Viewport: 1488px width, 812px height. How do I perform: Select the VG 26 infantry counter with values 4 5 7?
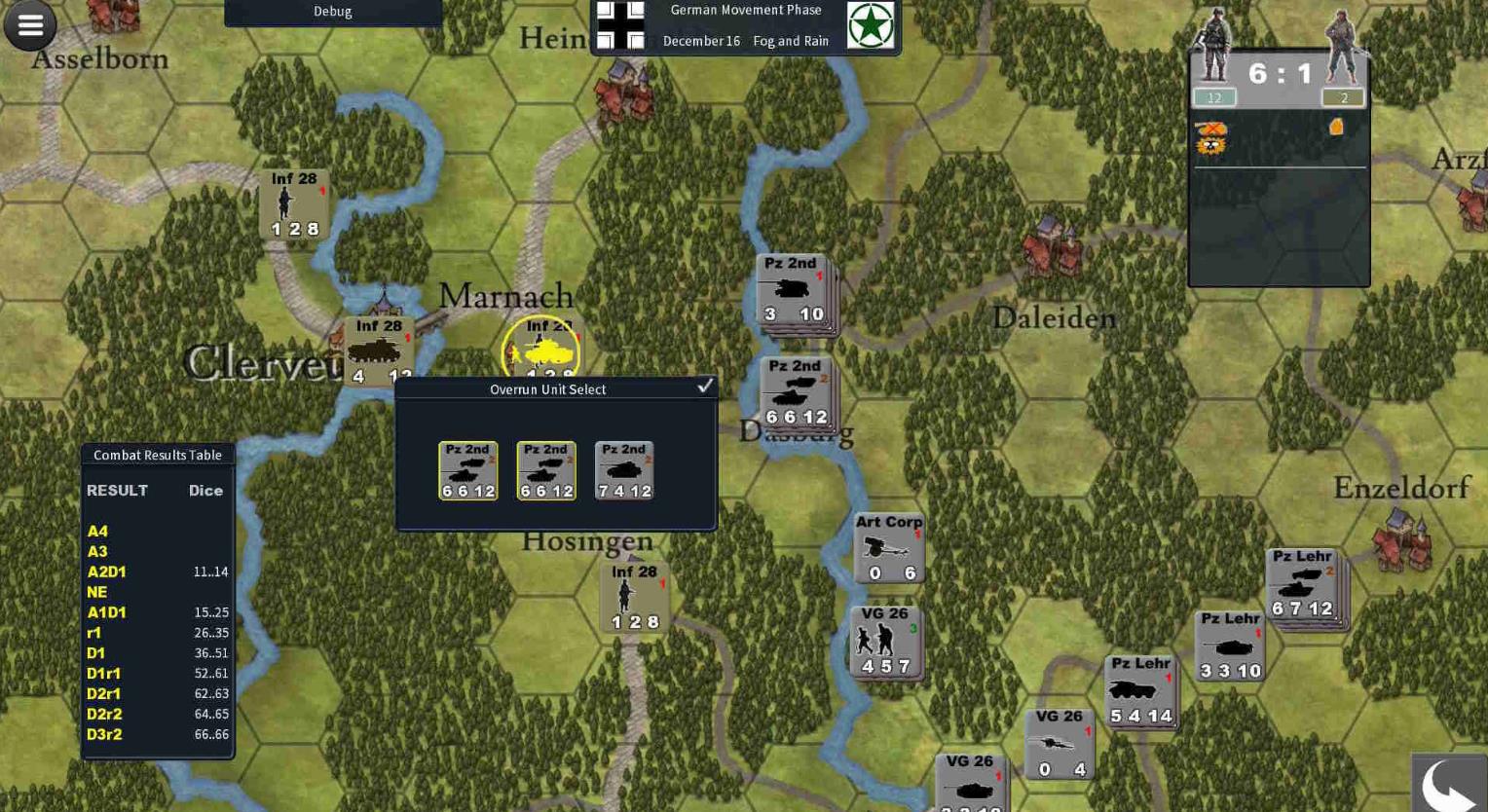click(884, 641)
